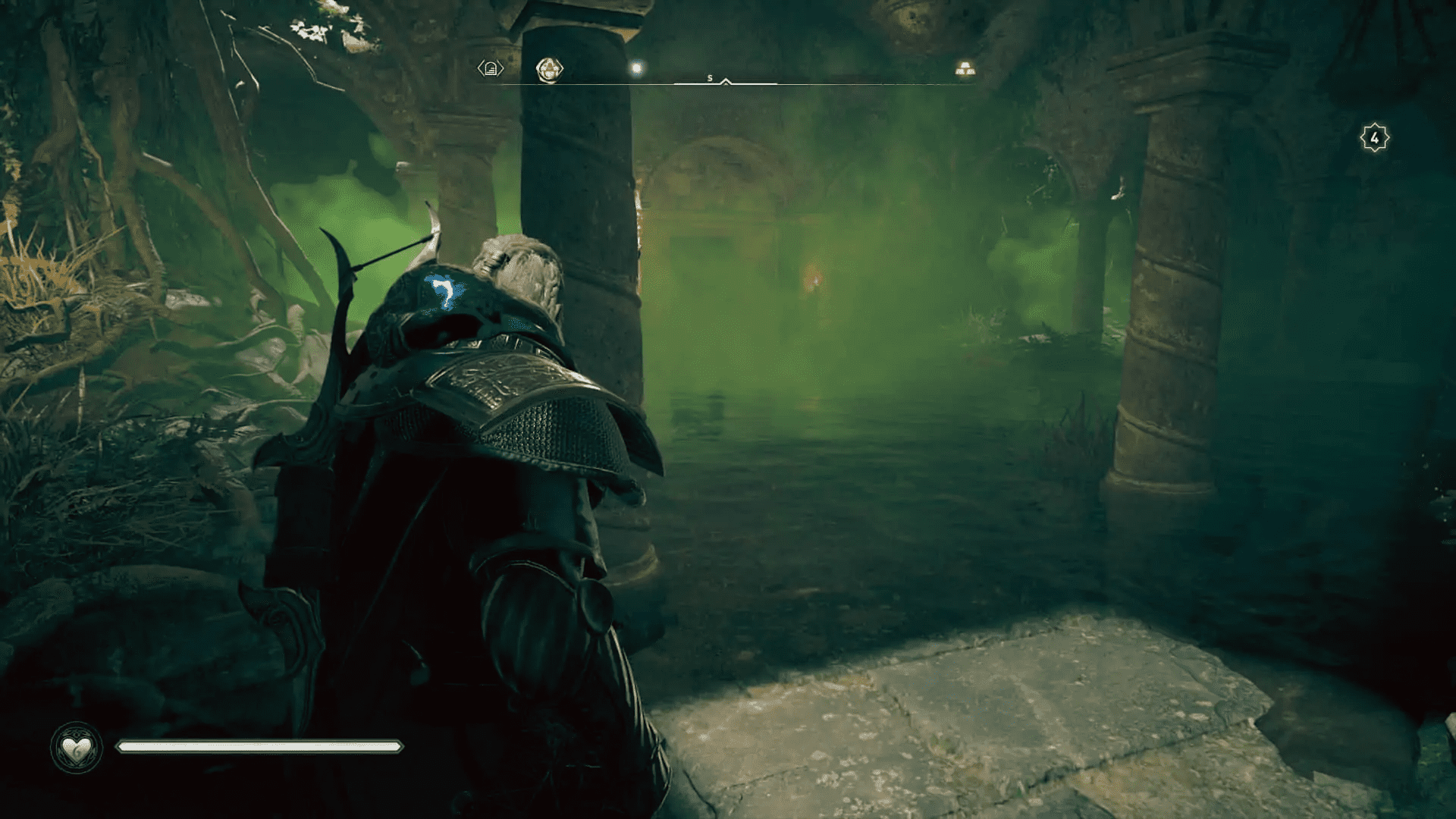Select the blue rune emblem on Eivor's cloak
The image size is (1456, 819).
(x=444, y=290)
